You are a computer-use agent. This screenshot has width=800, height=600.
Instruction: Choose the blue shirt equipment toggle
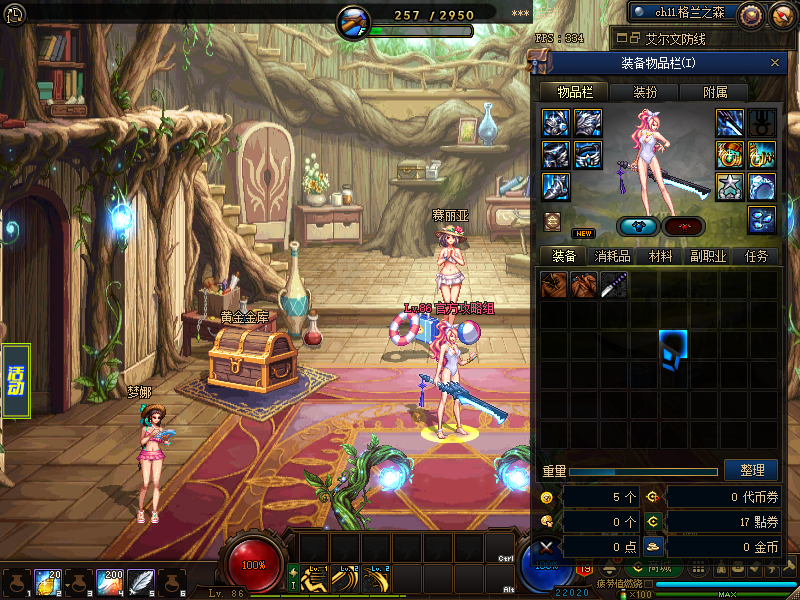pos(637,226)
